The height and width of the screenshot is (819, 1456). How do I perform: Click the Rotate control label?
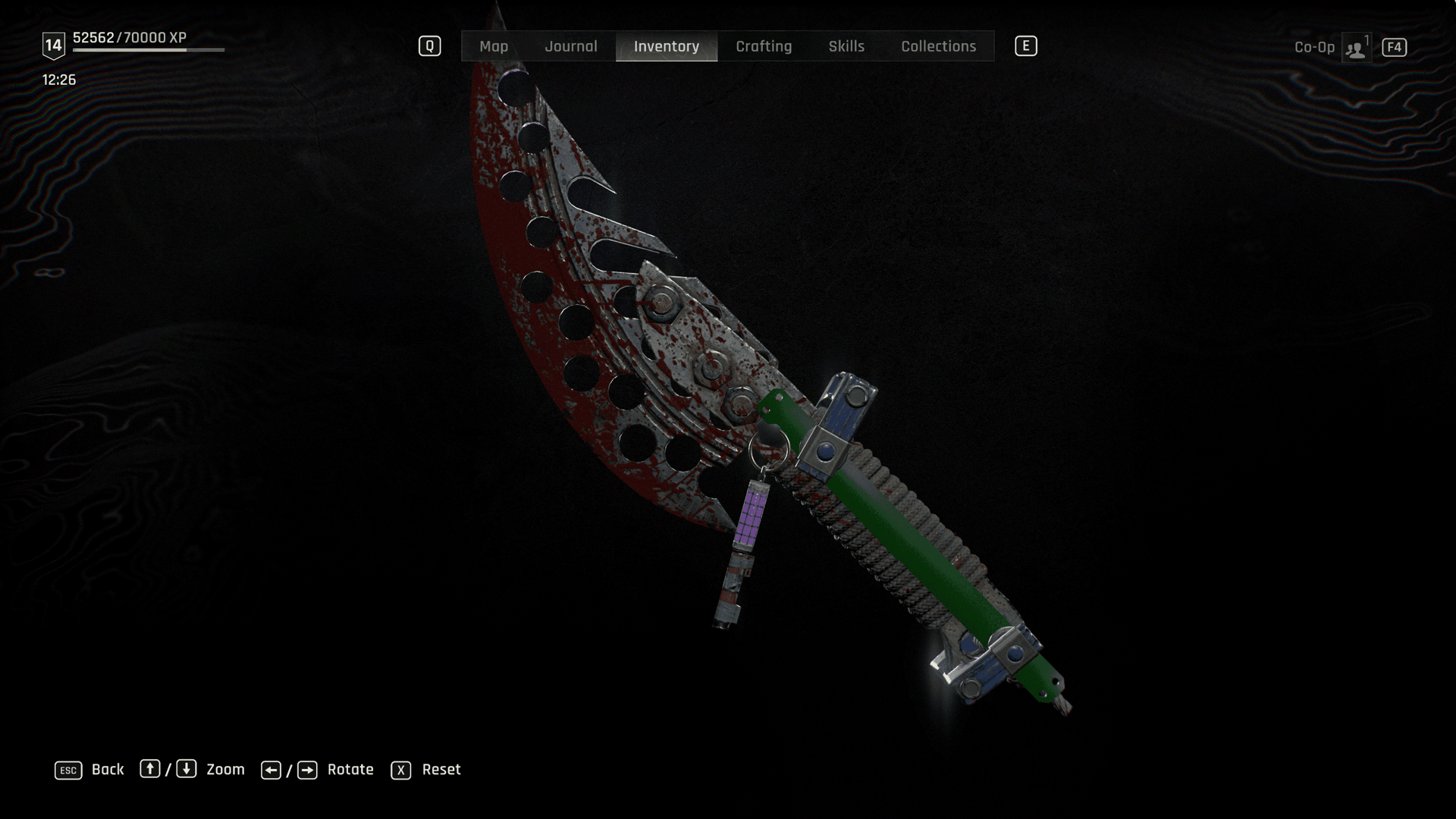[x=350, y=770]
